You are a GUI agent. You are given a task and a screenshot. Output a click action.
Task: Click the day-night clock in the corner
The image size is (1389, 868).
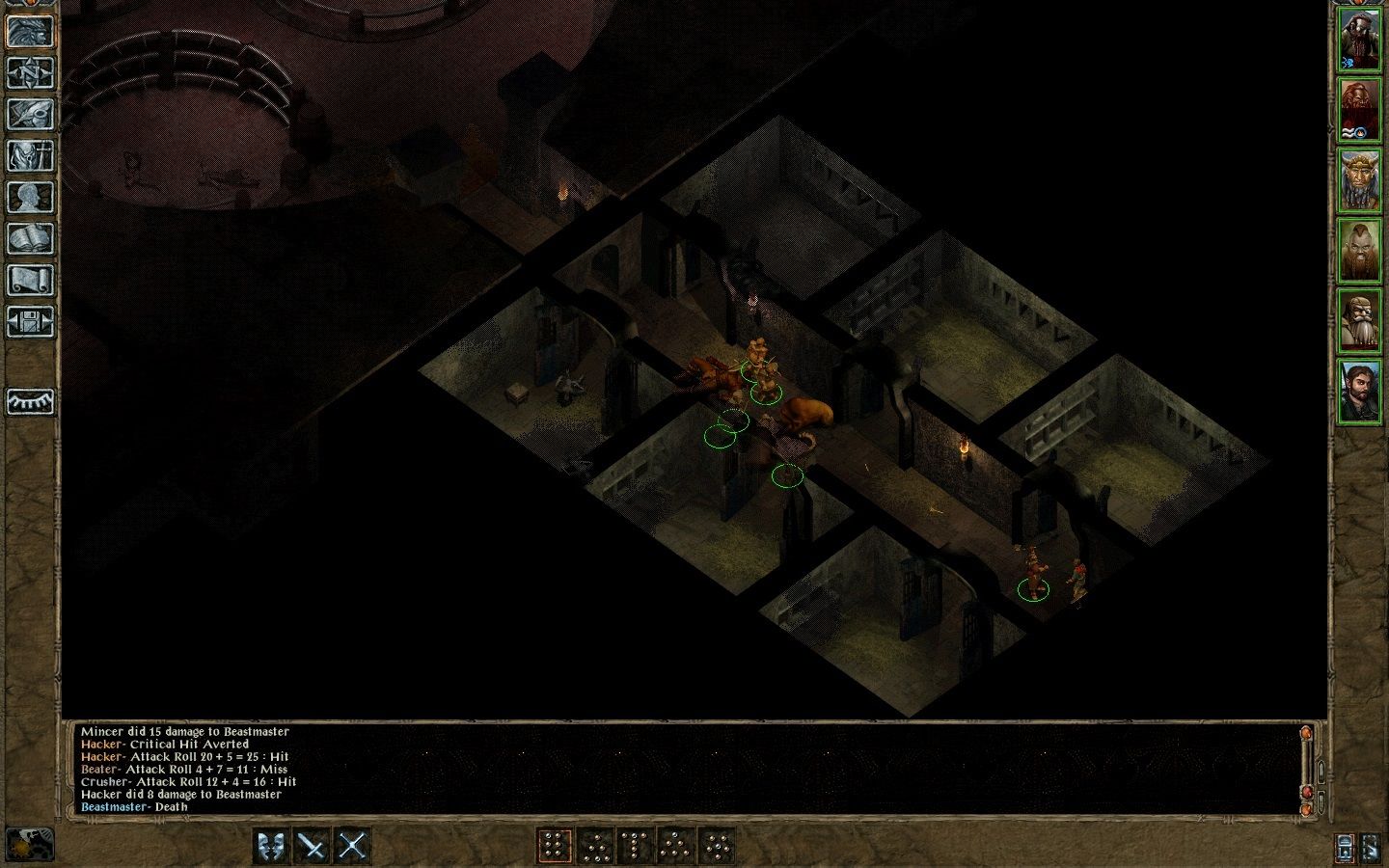coord(30,844)
